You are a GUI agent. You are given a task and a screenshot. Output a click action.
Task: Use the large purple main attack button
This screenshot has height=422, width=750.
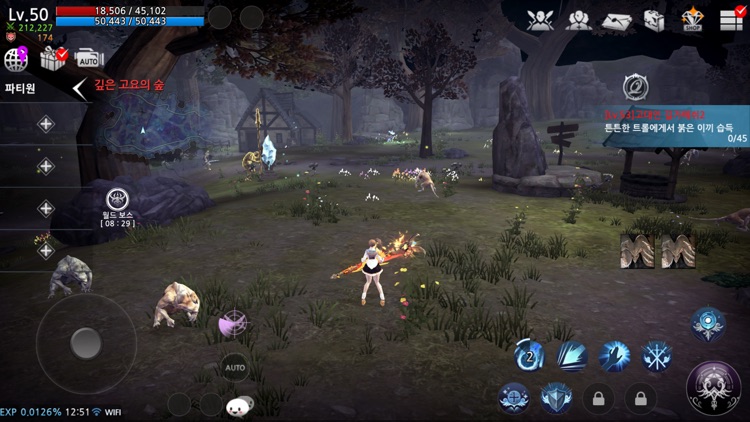pos(713,385)
